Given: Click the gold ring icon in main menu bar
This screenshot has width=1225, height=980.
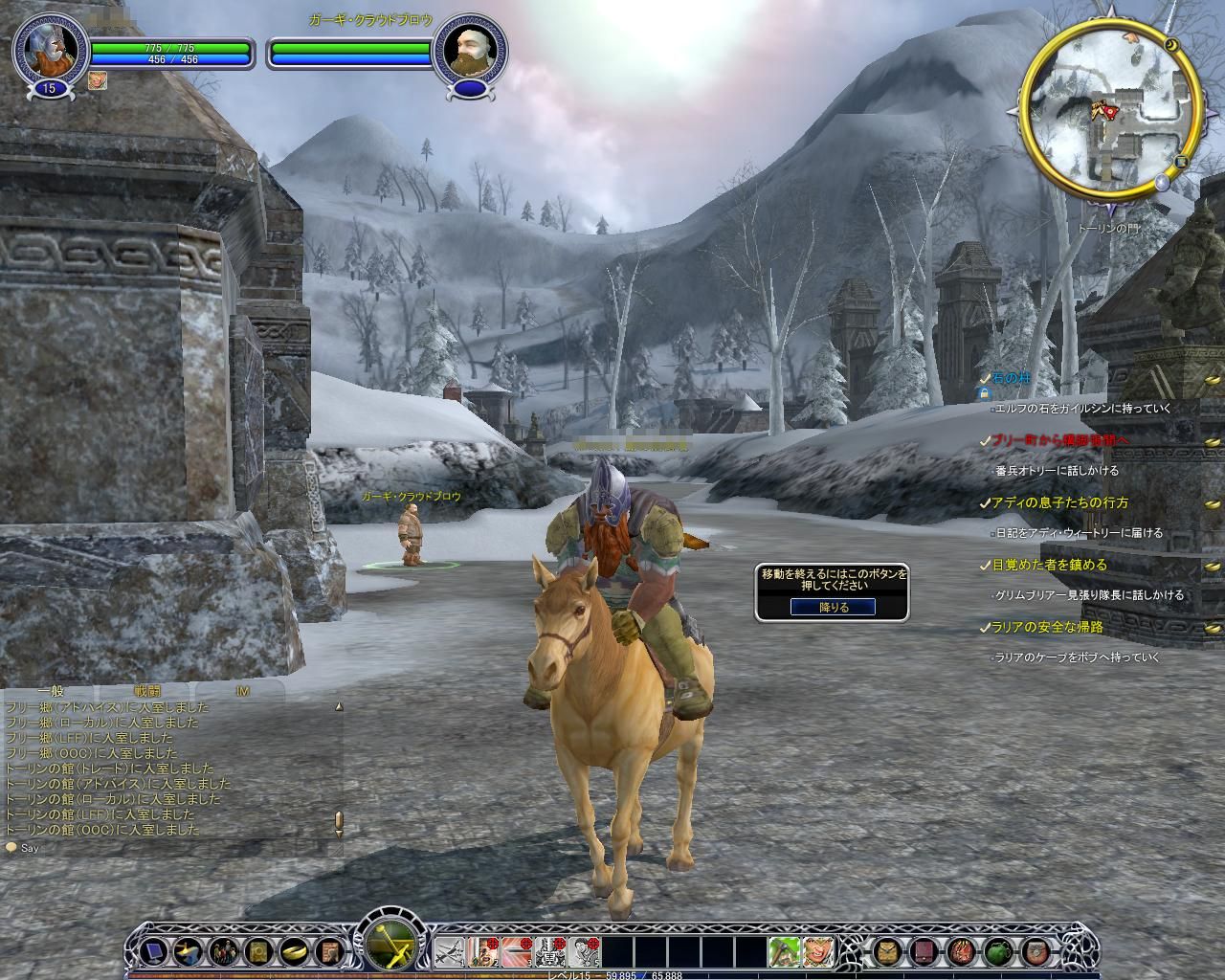Looking at the screenshot, I should (x=293, y=952).
